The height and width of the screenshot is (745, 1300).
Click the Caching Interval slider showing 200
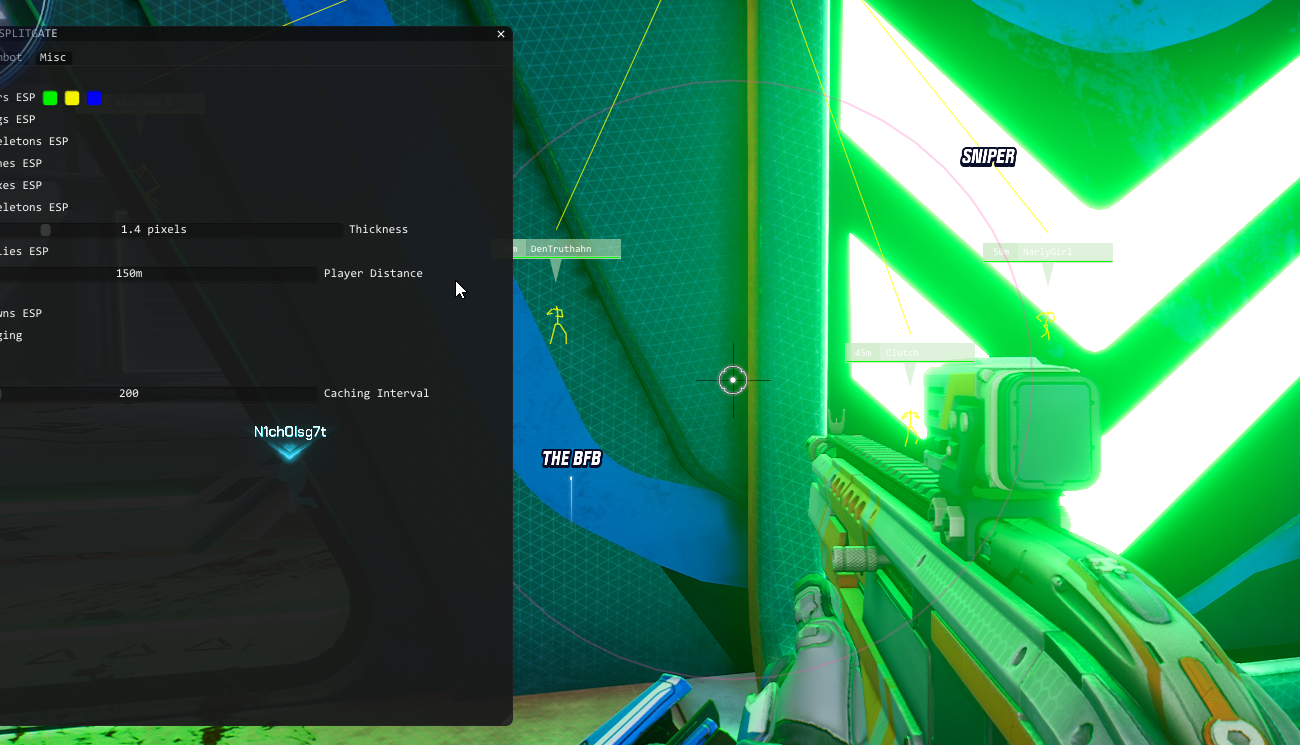point(160,393)
